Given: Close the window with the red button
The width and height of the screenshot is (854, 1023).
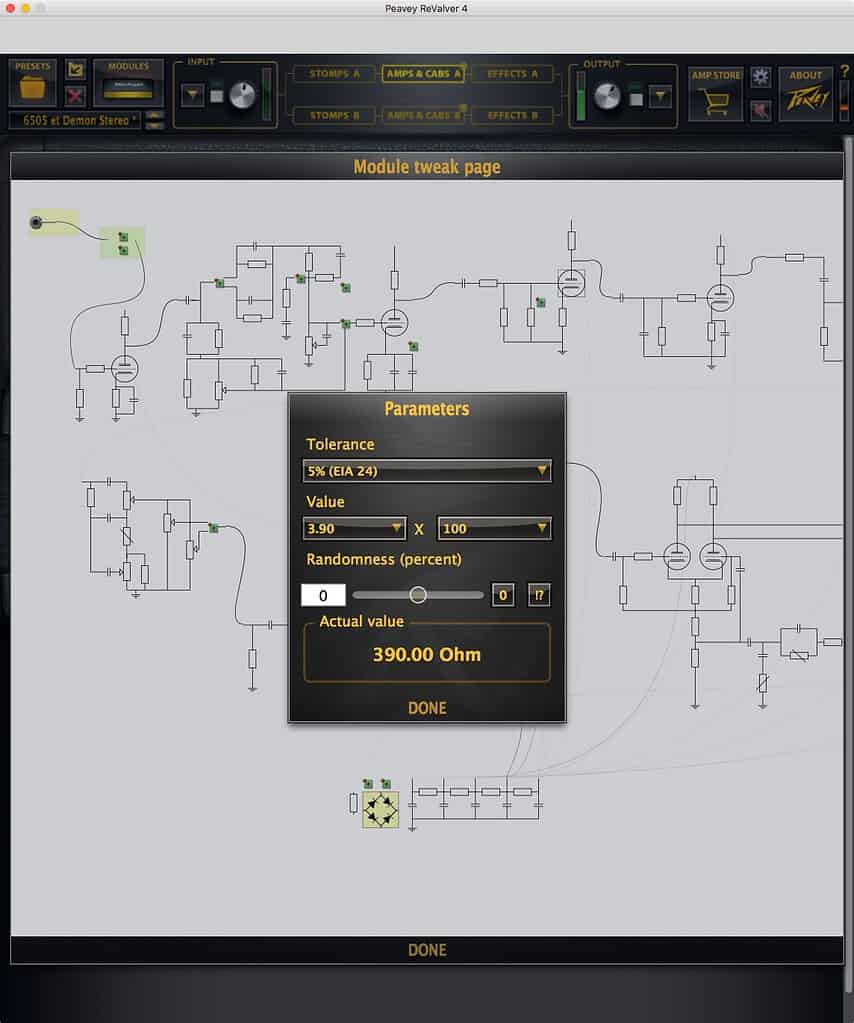Looking at the screenshot, I should pyautogui.click(x=10, y=8).
